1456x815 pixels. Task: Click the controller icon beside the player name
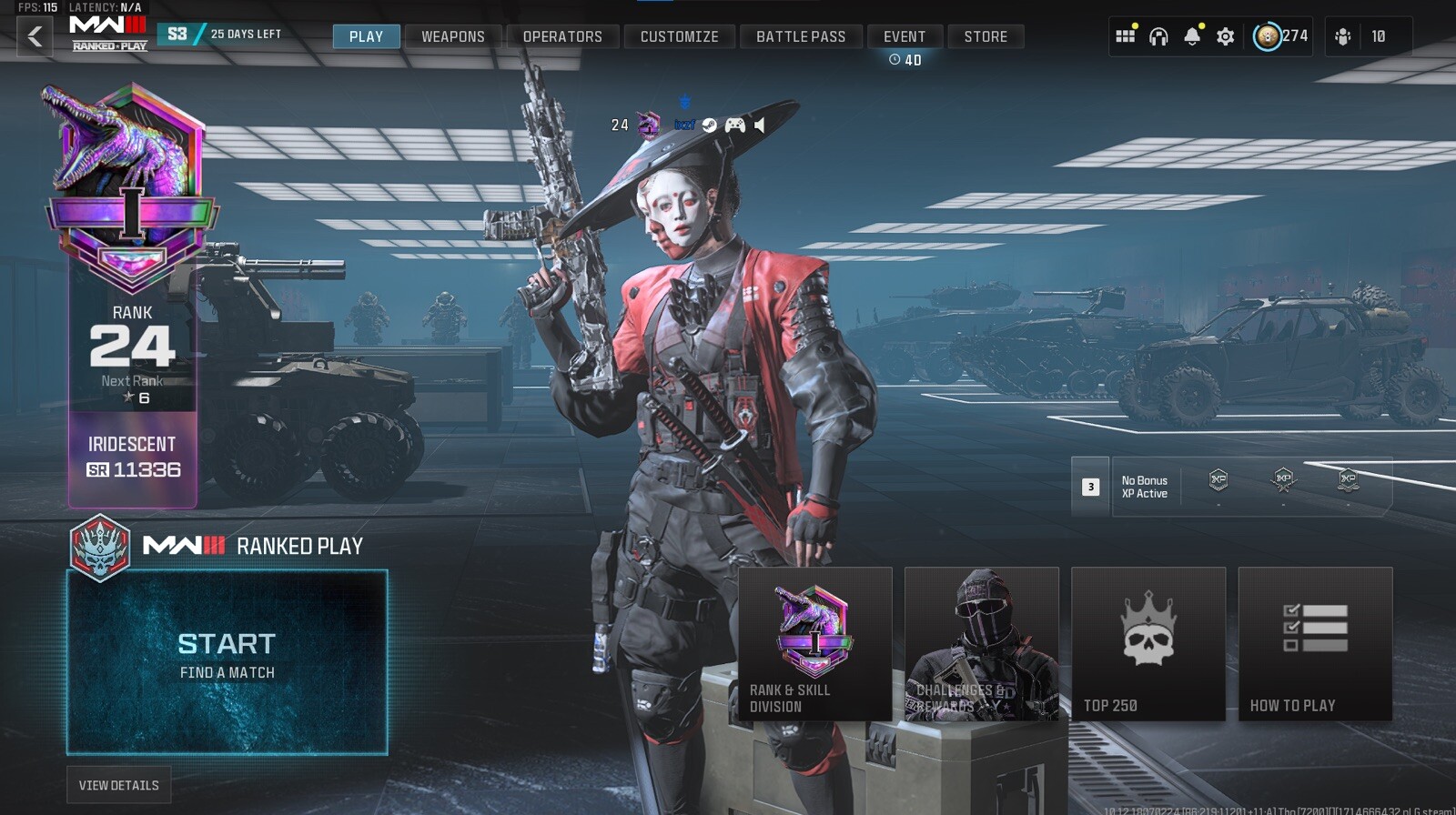point(735,125)
